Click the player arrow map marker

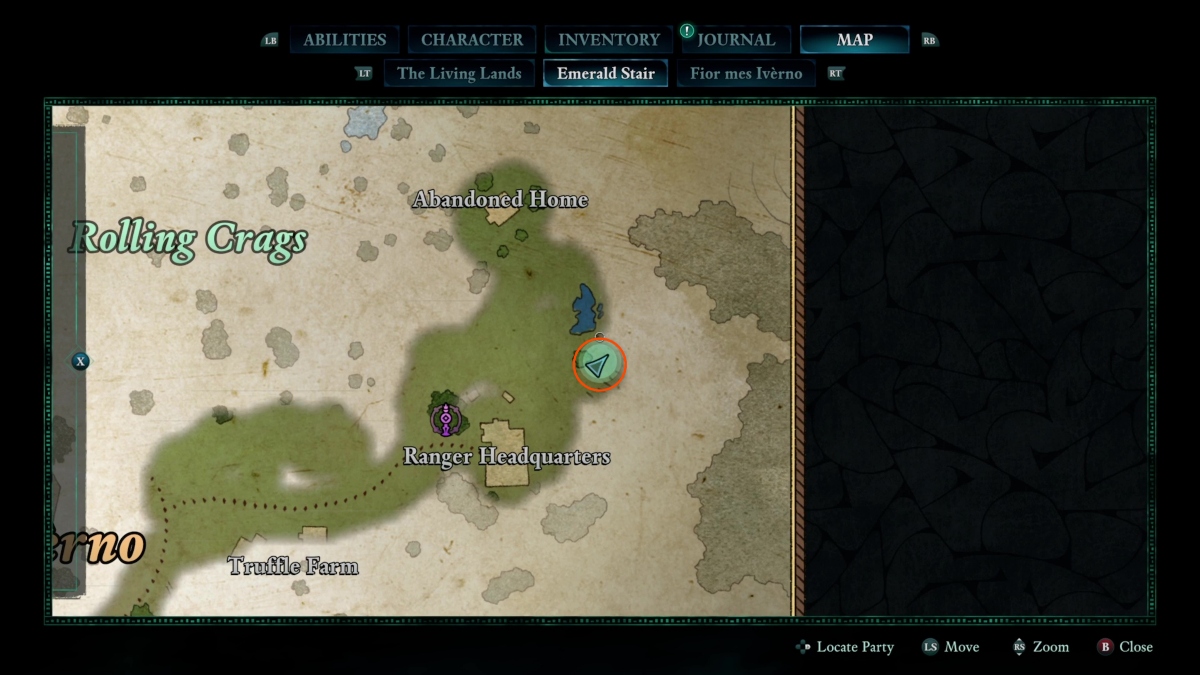point(598,365)
